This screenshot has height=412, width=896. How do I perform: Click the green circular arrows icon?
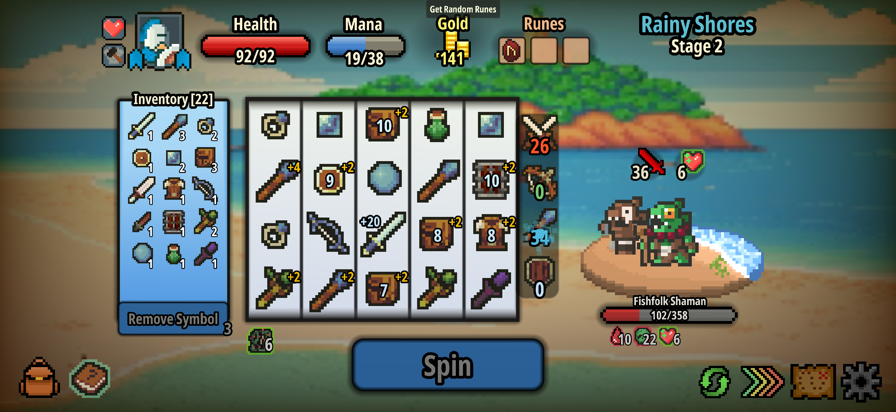(714, 381)
